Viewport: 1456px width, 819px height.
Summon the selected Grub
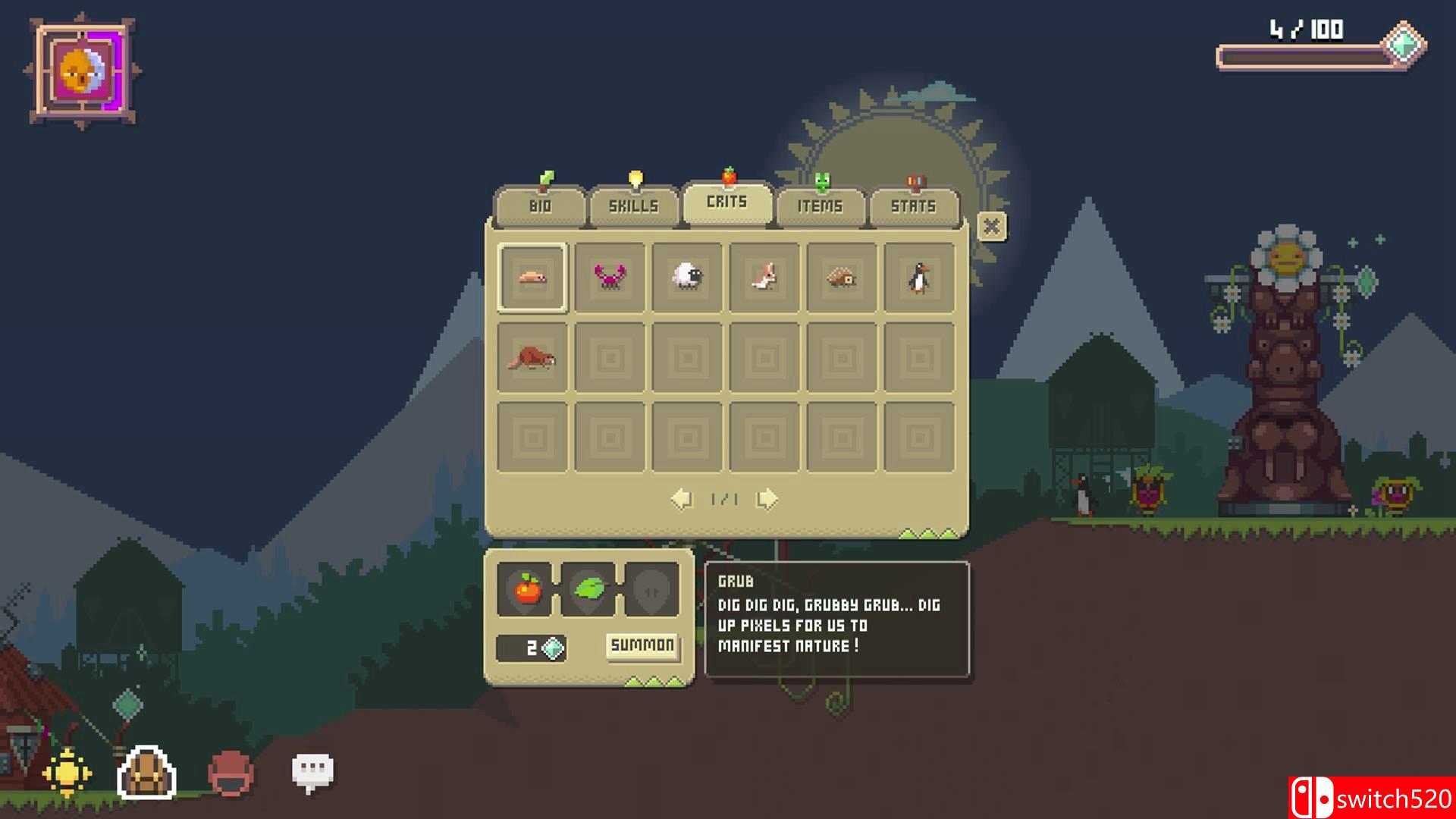pyautogui.click(x=642, y=645)
